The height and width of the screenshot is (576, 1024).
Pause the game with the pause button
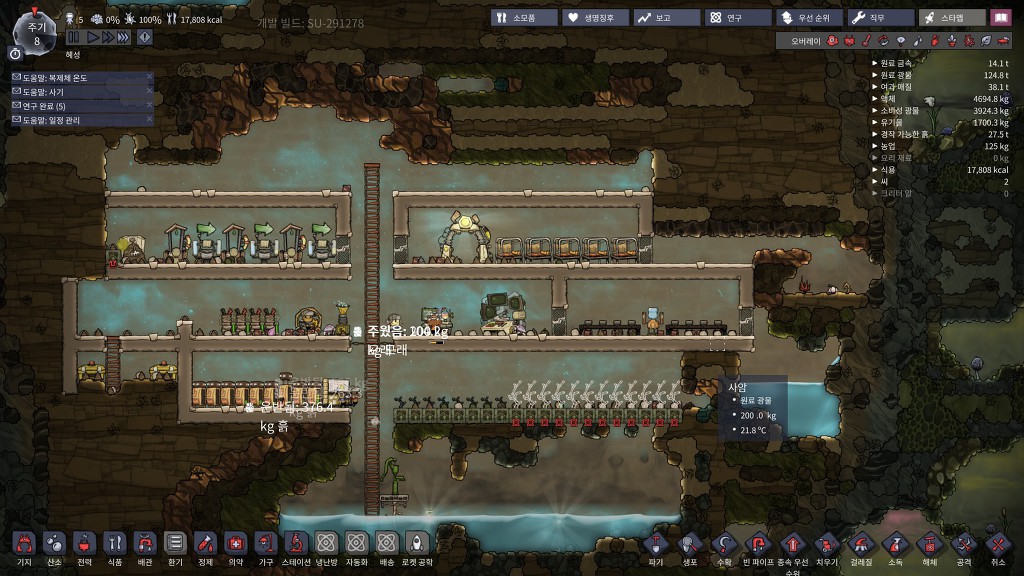pyautogui.click(x=73, y=37)
